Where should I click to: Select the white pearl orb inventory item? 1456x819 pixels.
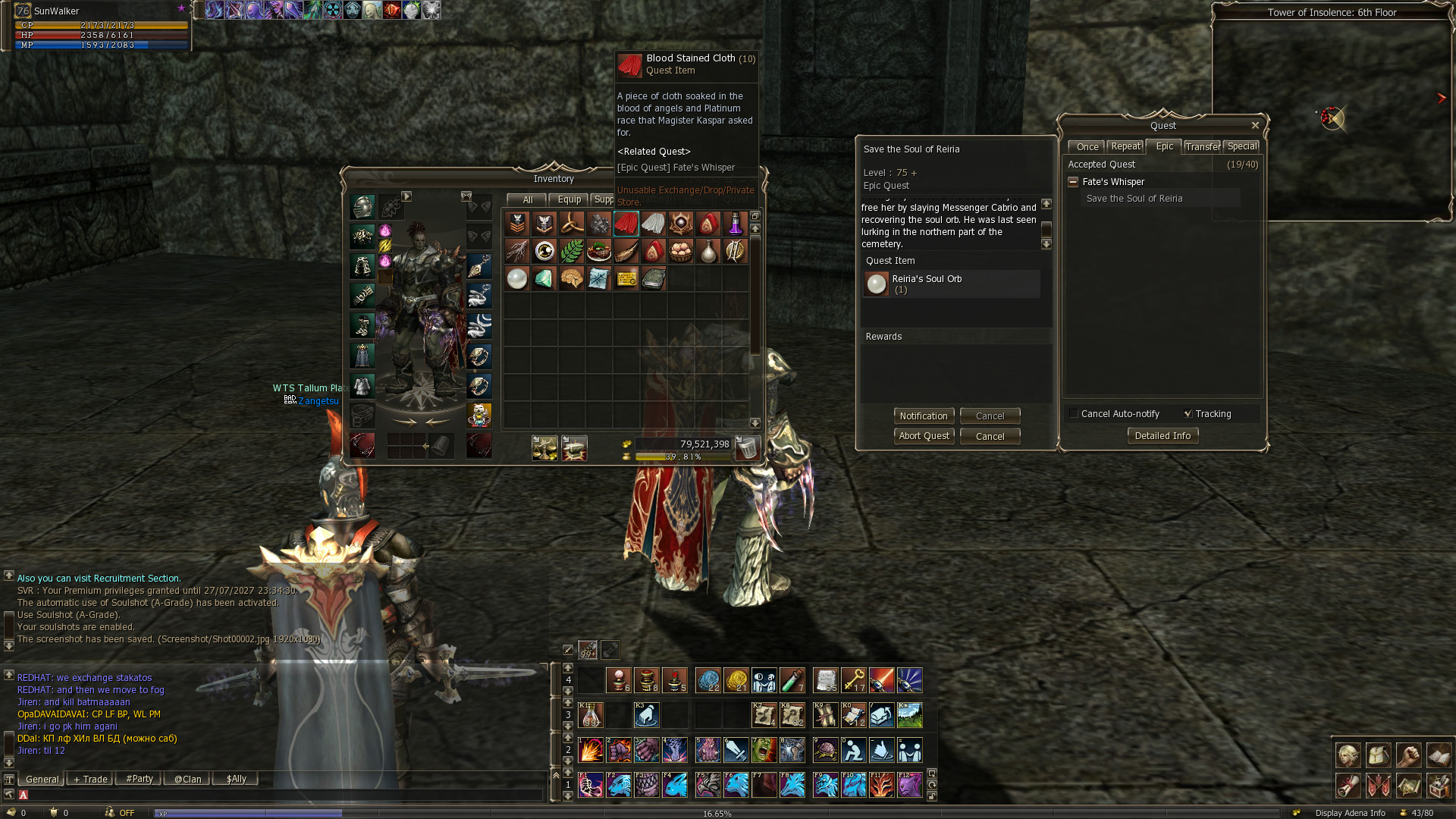tap(517, 279)
